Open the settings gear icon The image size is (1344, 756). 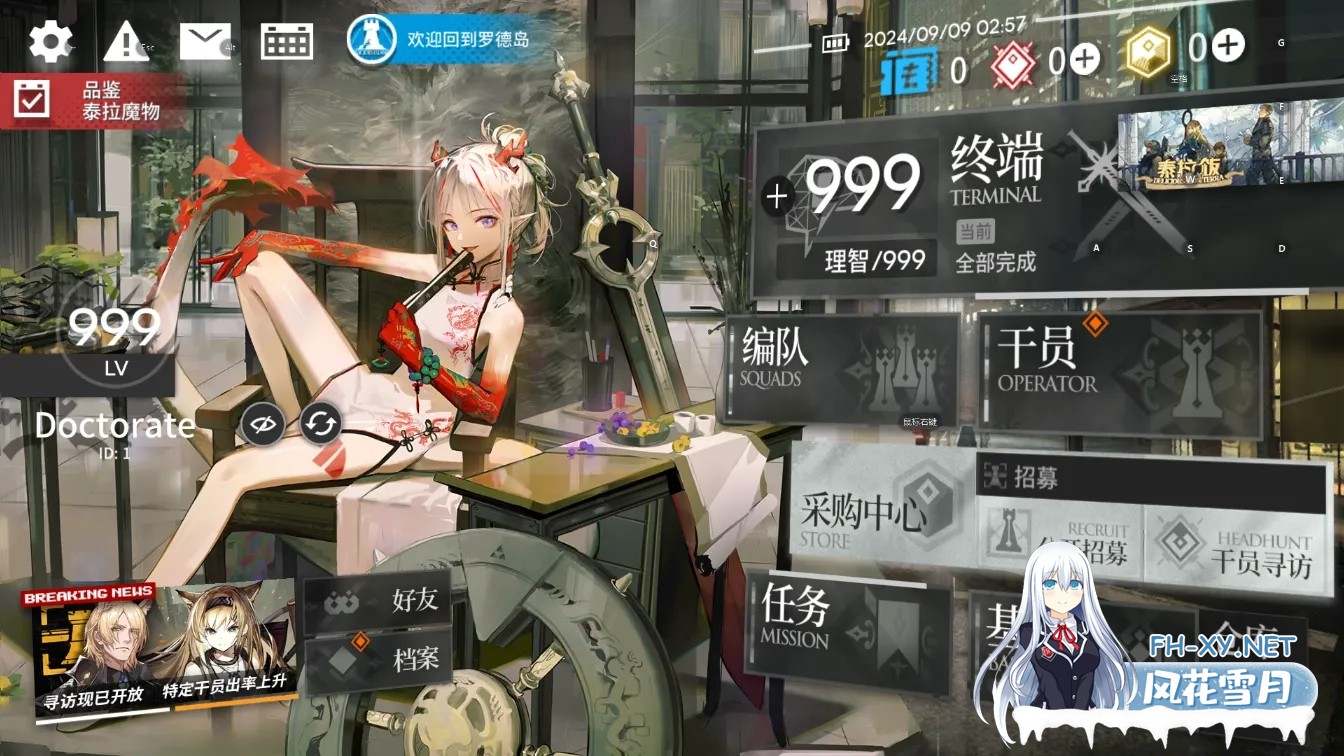point(50,41)
